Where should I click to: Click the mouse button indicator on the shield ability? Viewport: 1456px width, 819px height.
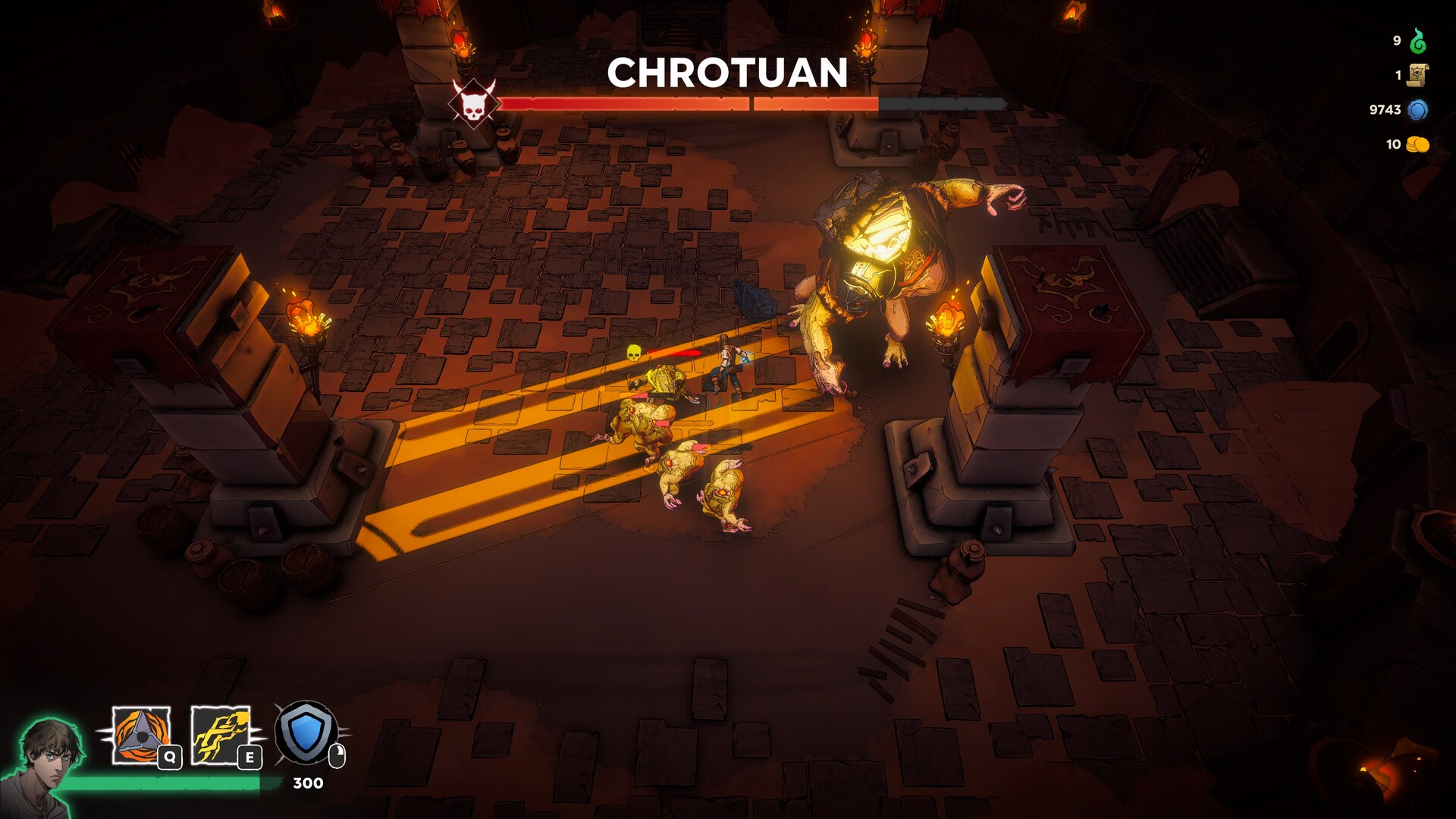point(337,754)
